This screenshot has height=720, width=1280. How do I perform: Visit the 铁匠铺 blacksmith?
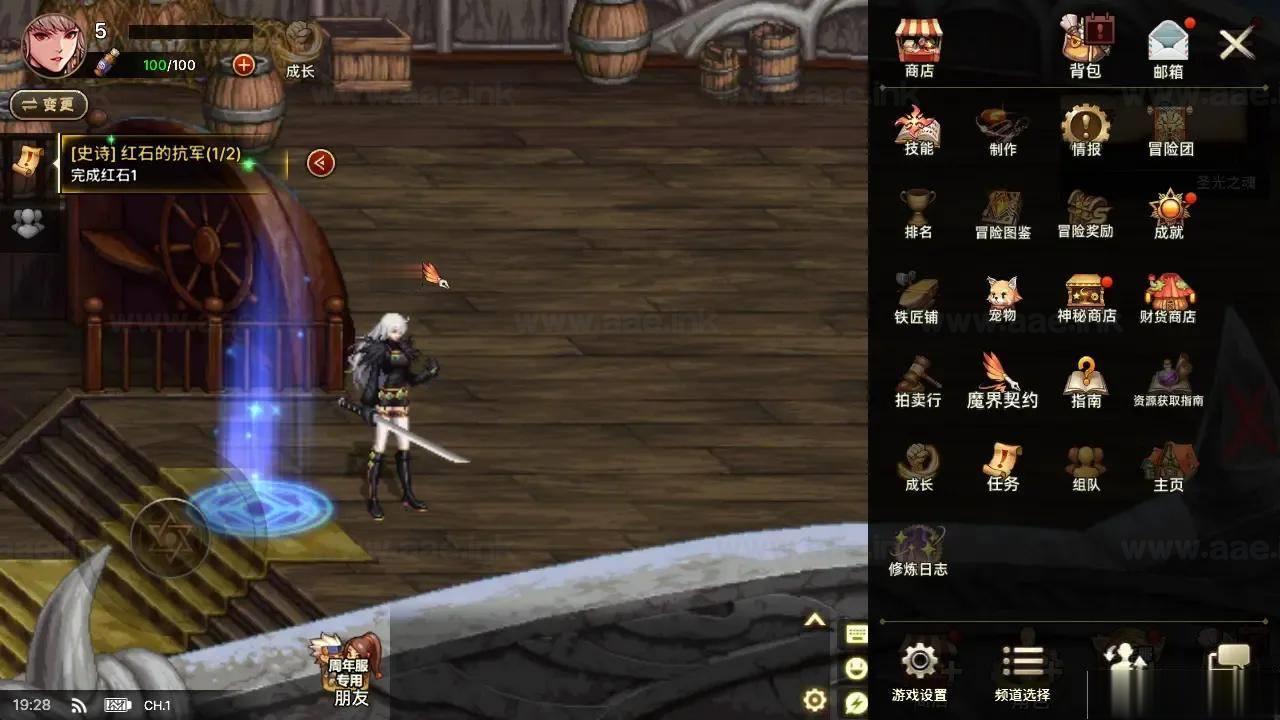point(917,297)
